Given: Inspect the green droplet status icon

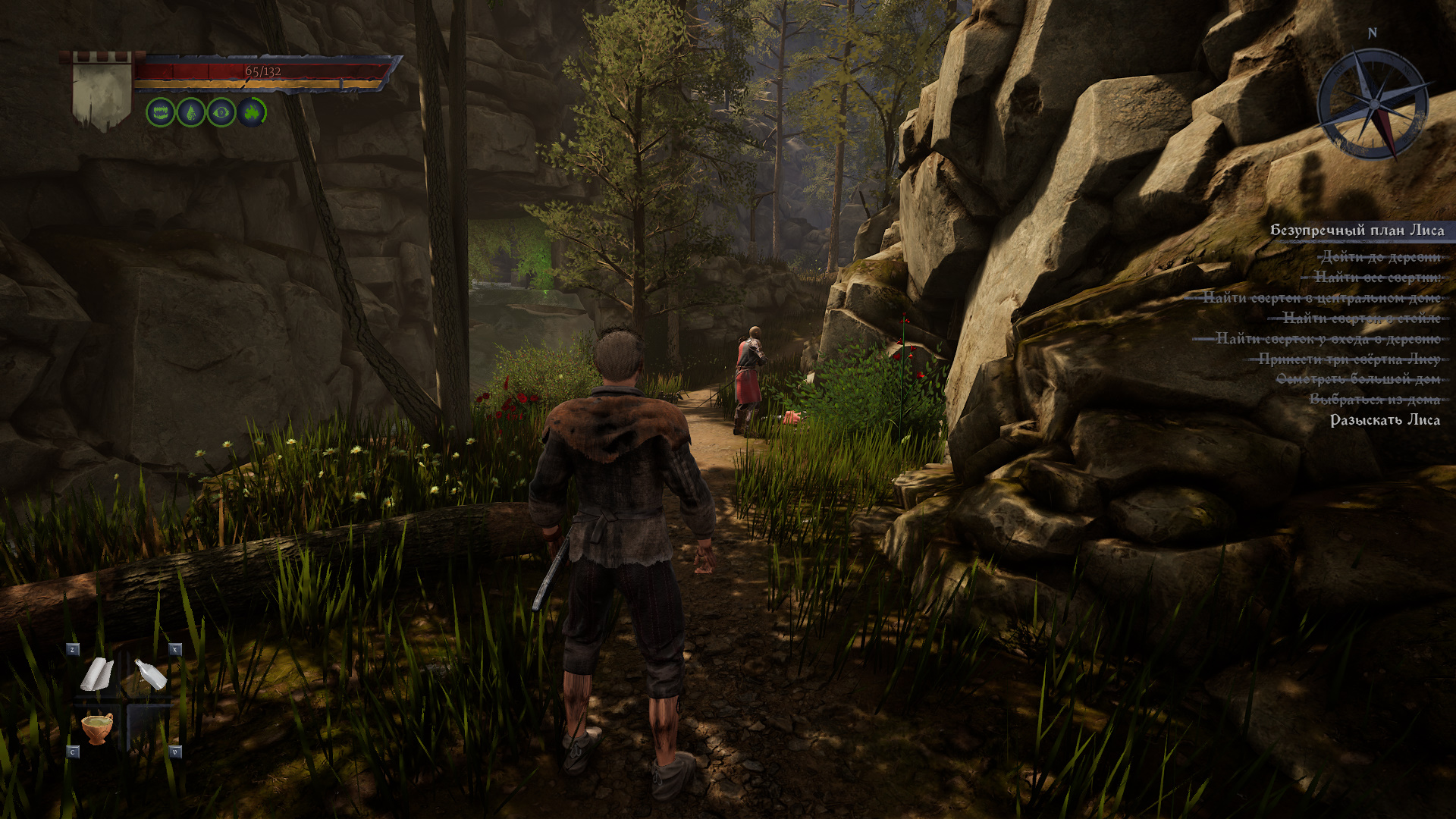Looking at the screenshot, I should point(190,113).
